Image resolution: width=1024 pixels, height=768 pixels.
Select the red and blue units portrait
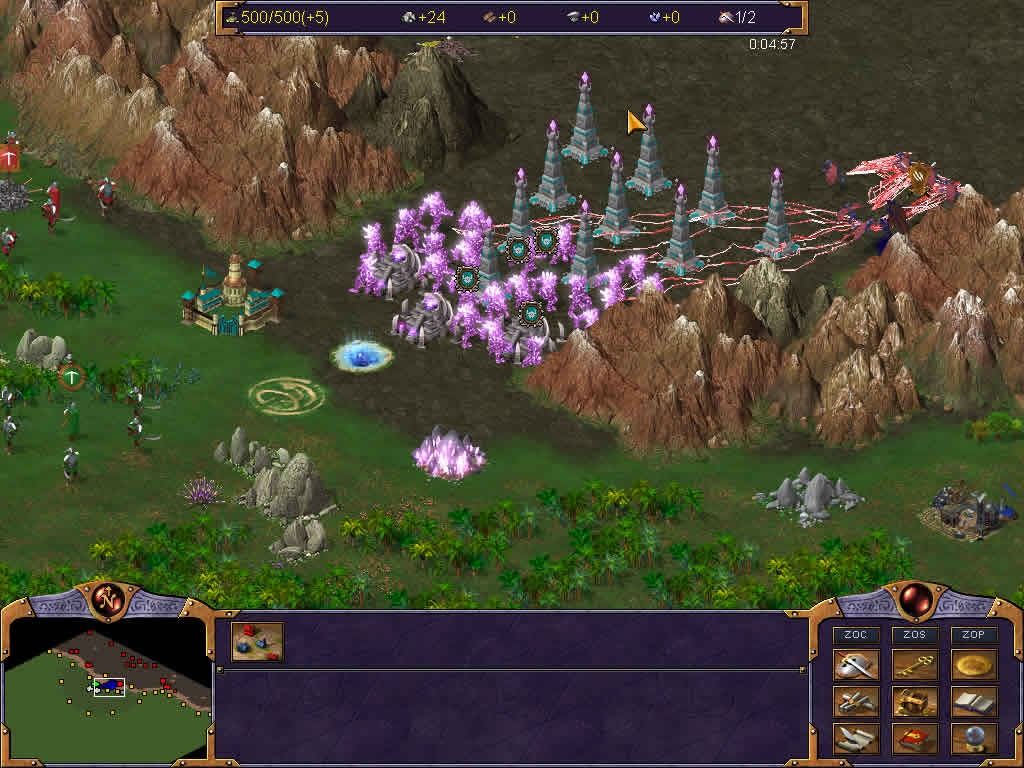coord(258,642)
